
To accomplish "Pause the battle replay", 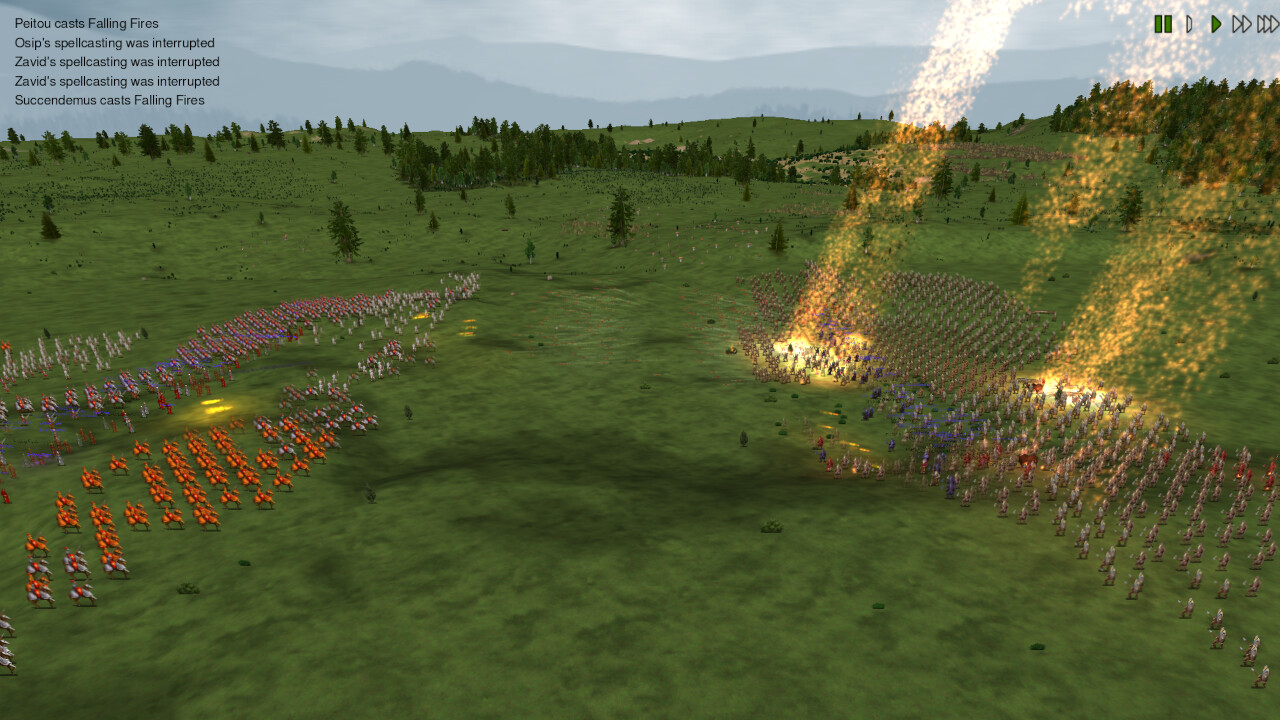I will 1163,25.
